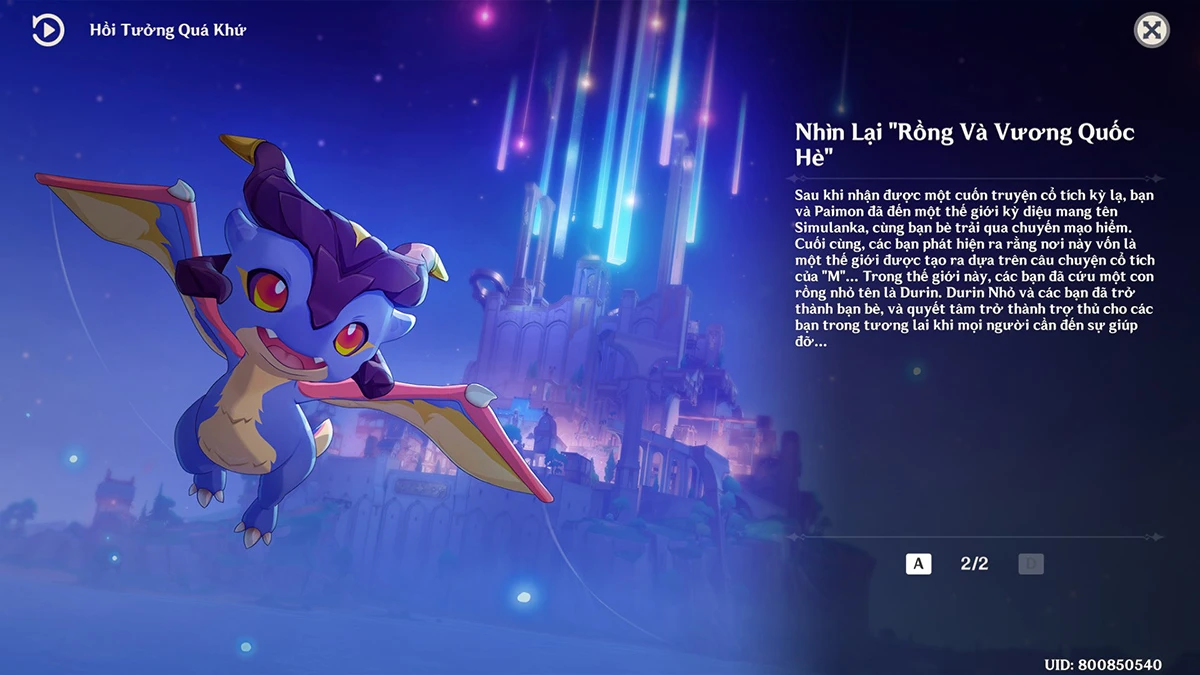Click the Hồi Tưởng Quá Khứ replay icon

[47, 30]
